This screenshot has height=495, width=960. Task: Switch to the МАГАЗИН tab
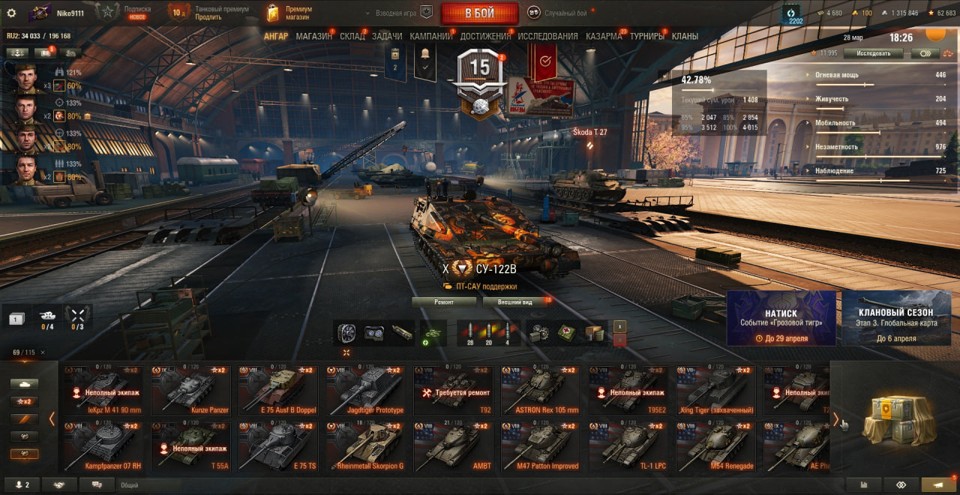coord(314,36)
